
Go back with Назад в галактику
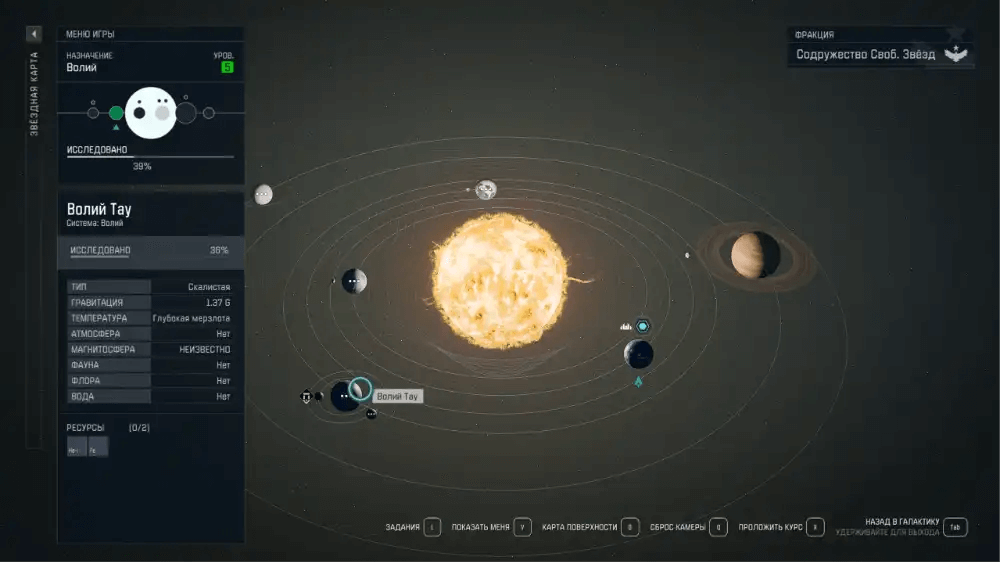955,527
